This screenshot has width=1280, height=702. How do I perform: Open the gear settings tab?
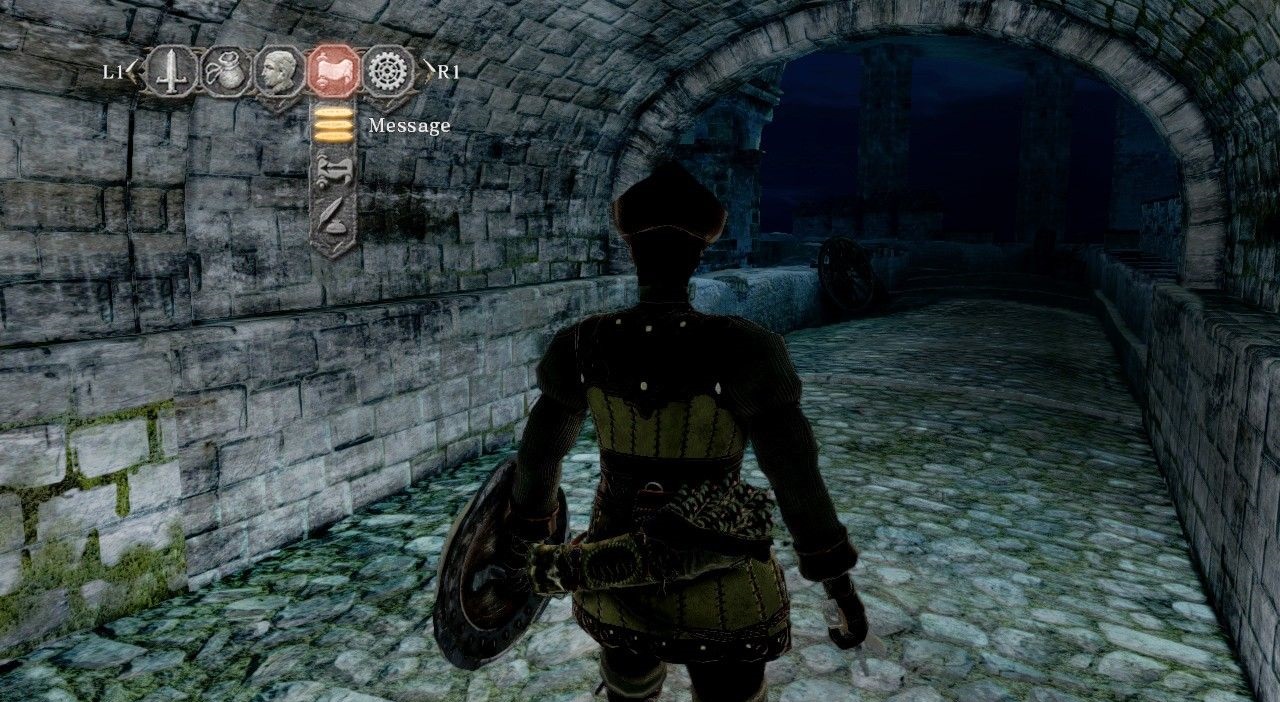point(387,71)
